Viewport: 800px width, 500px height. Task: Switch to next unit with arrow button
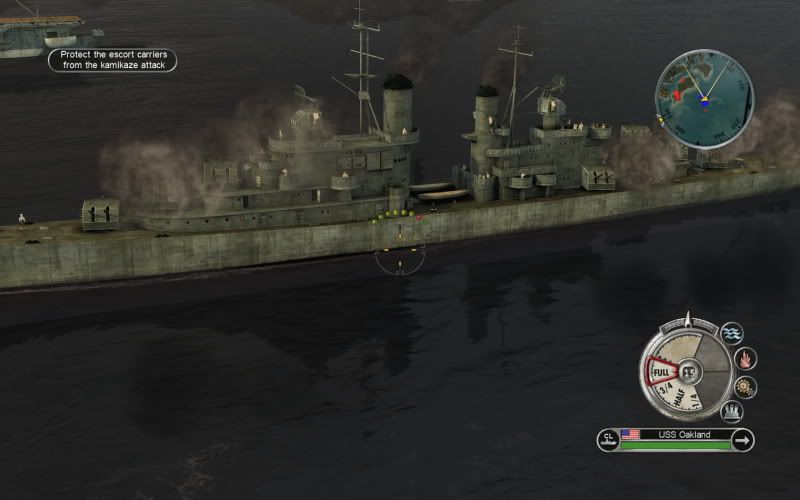tap(742, 440)
